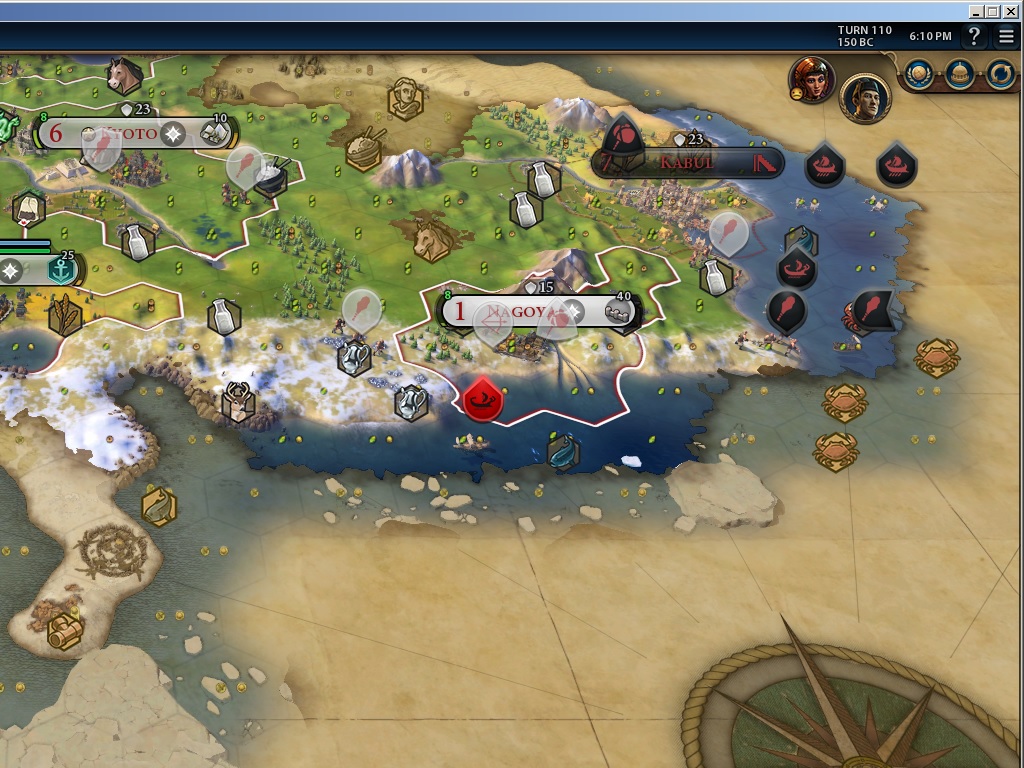Viewport: 1024px width, 768px height.
Task: Click Kyoto's production icon on banner
Action: (214, 133)
